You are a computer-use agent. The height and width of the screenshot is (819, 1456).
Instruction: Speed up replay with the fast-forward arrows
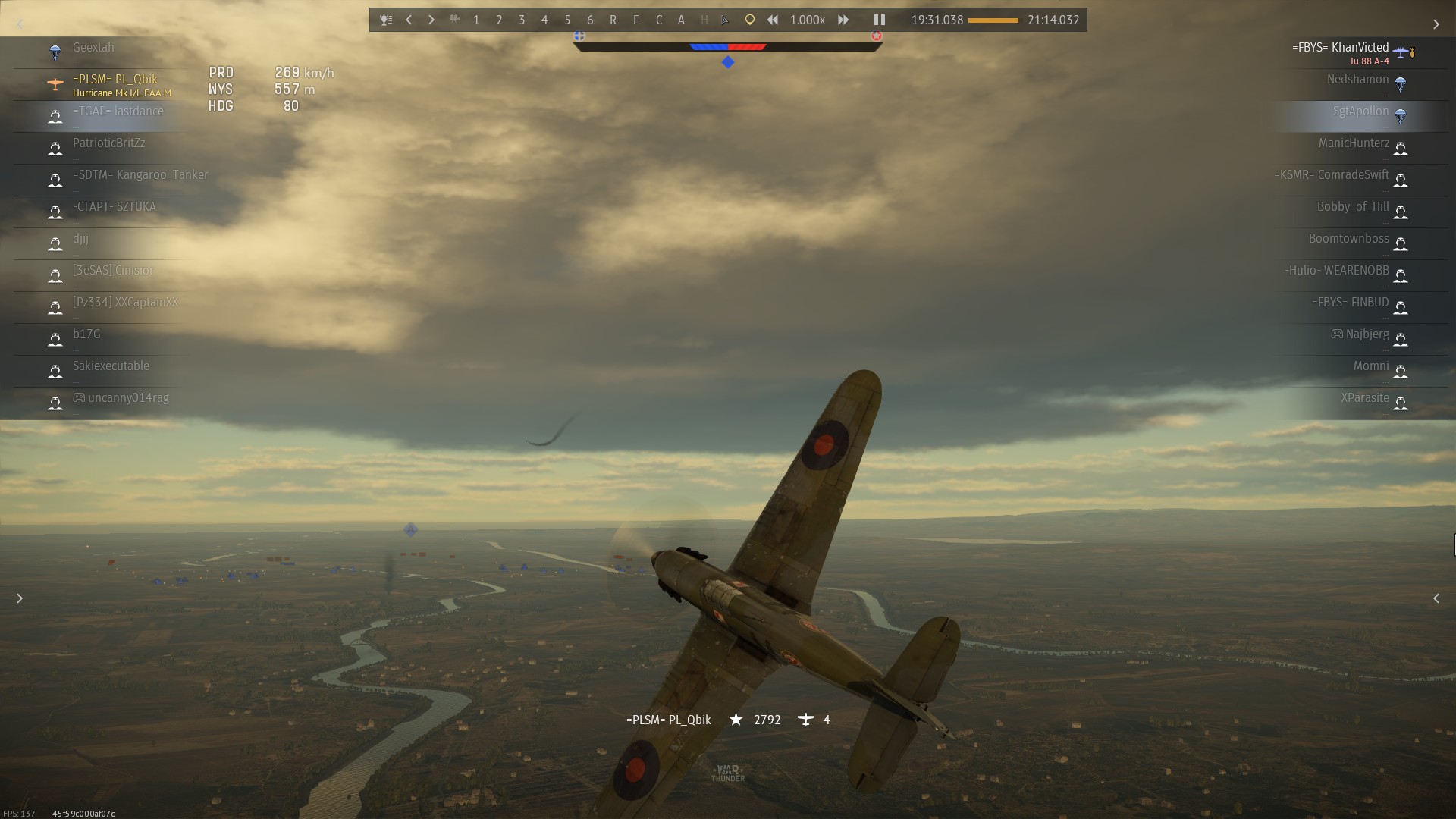point(843,20)
